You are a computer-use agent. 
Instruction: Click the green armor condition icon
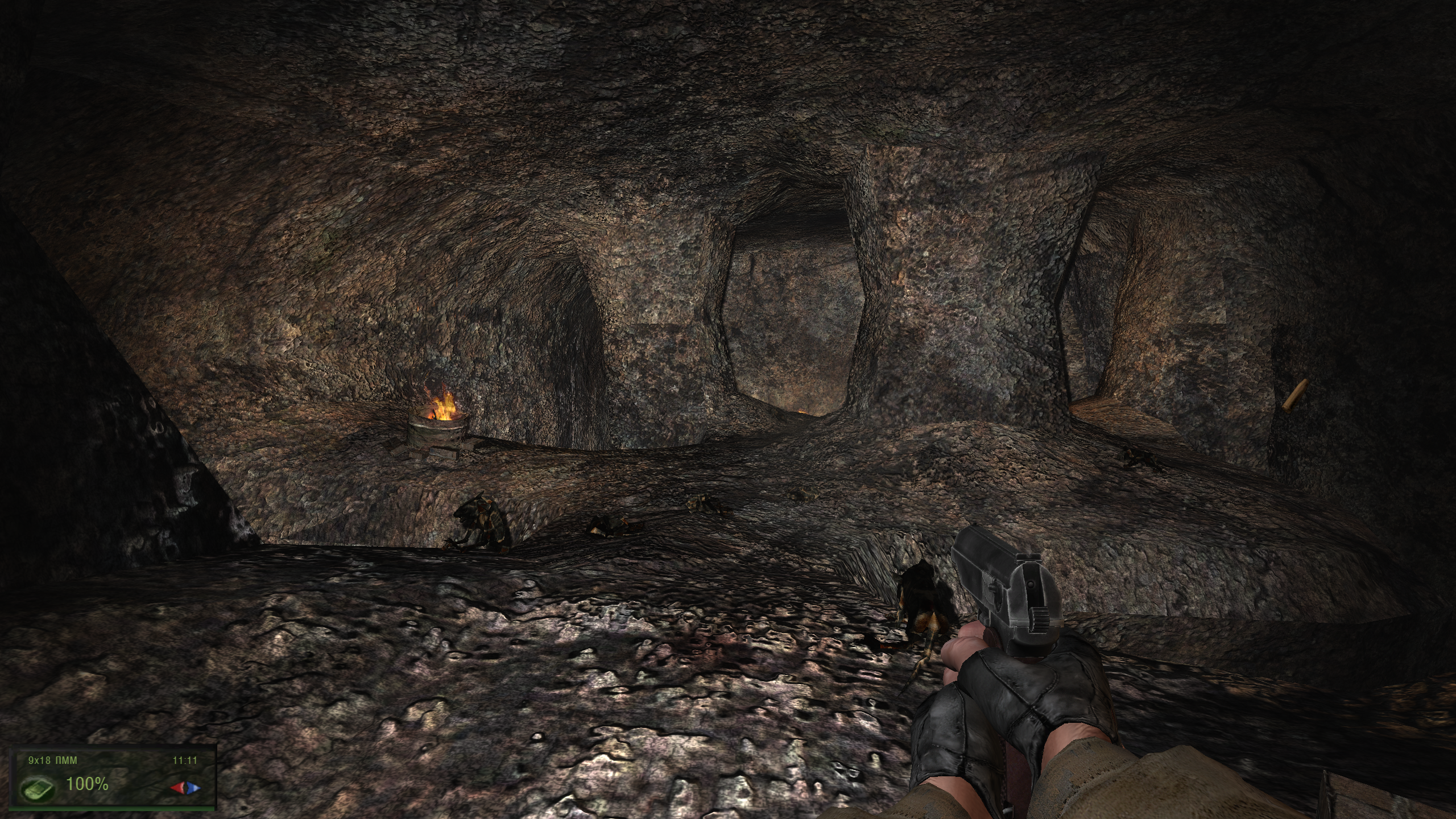39,788
